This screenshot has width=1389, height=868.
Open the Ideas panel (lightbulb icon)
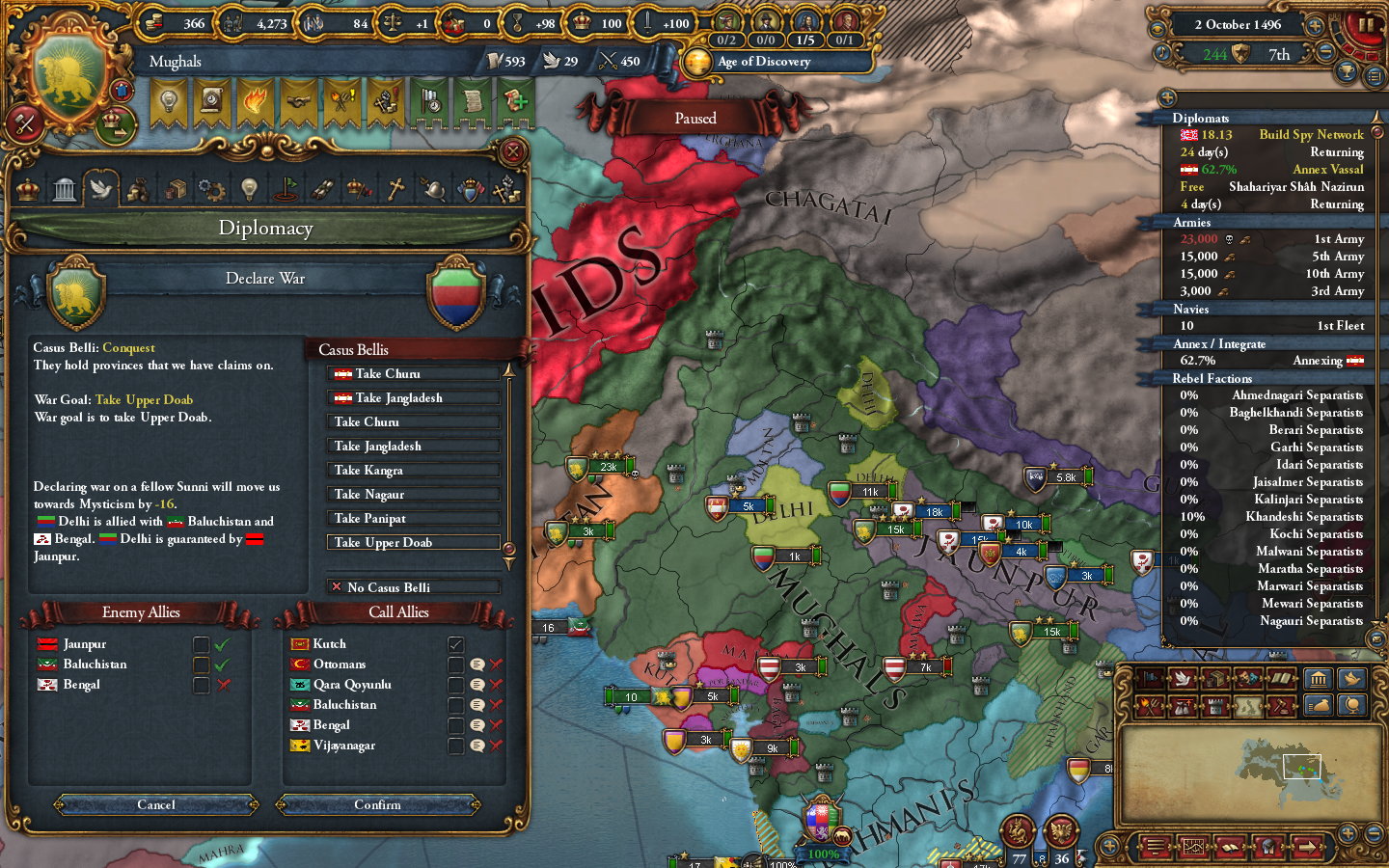point(249,188)
